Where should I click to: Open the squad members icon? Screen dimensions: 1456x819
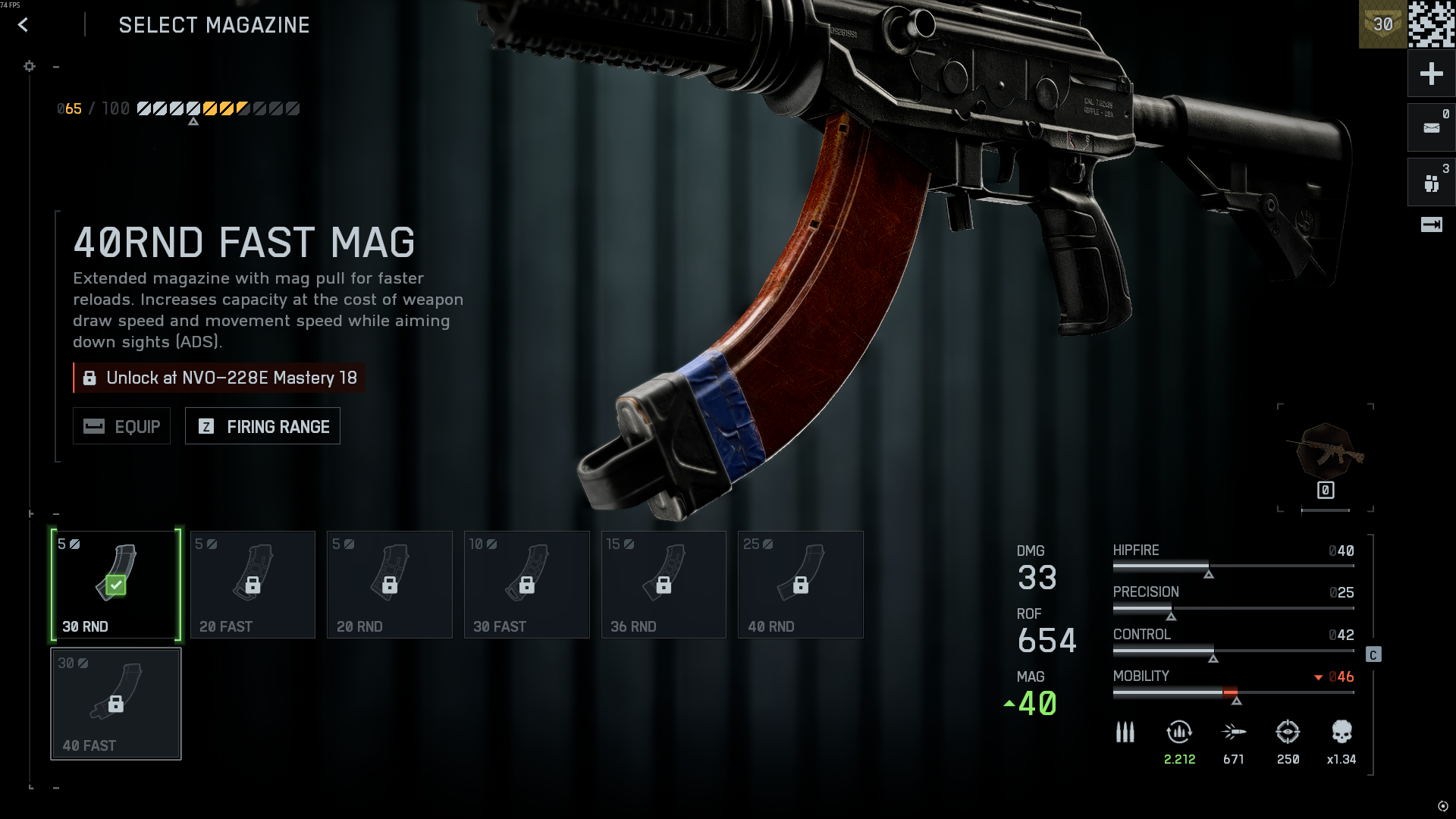[x=1431, y=183]
